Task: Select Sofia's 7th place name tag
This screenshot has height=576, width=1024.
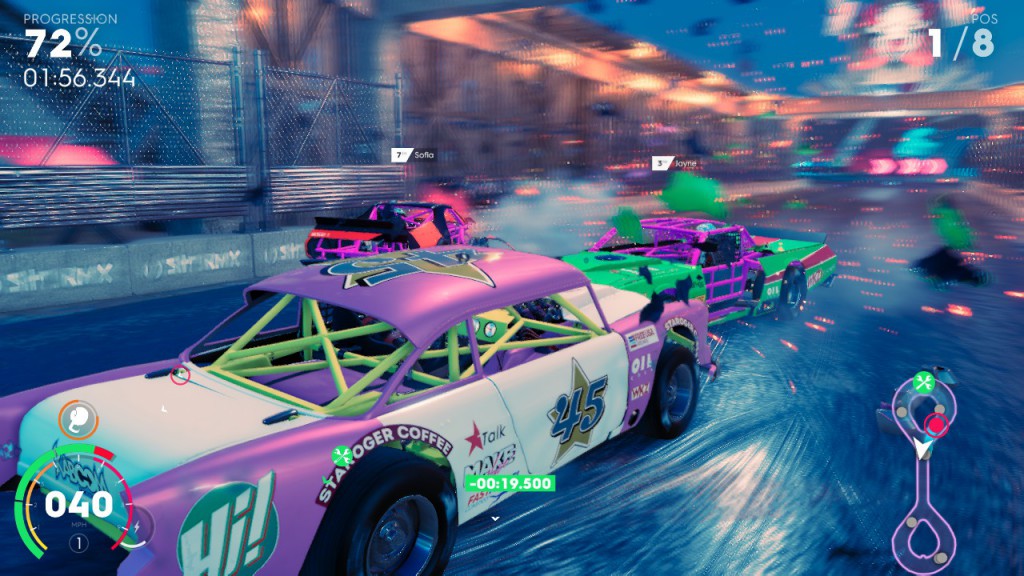Action: [414, 155]
